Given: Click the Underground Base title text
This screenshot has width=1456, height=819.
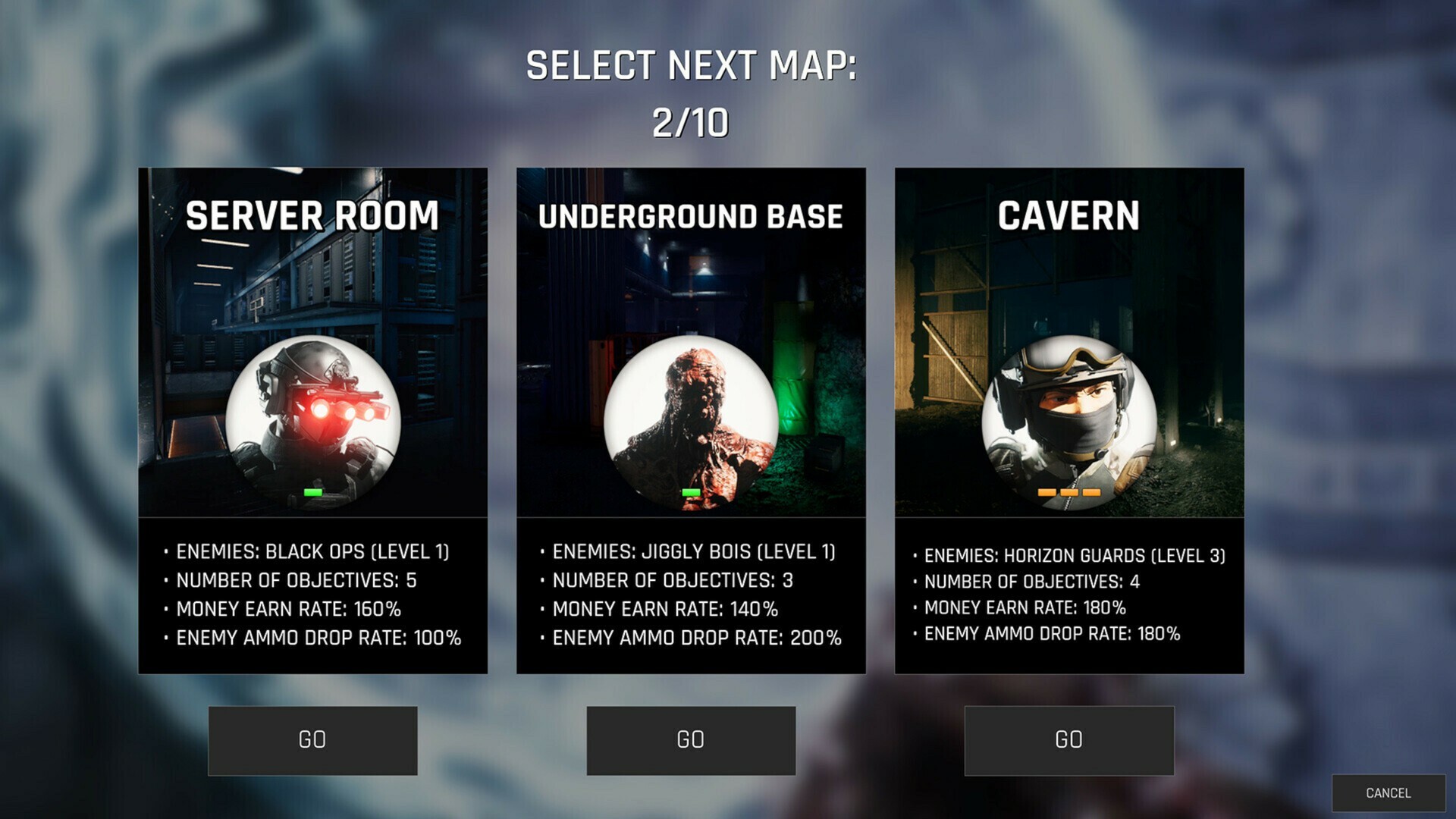Looking at the screenshot, I should [x=690, y=216].
